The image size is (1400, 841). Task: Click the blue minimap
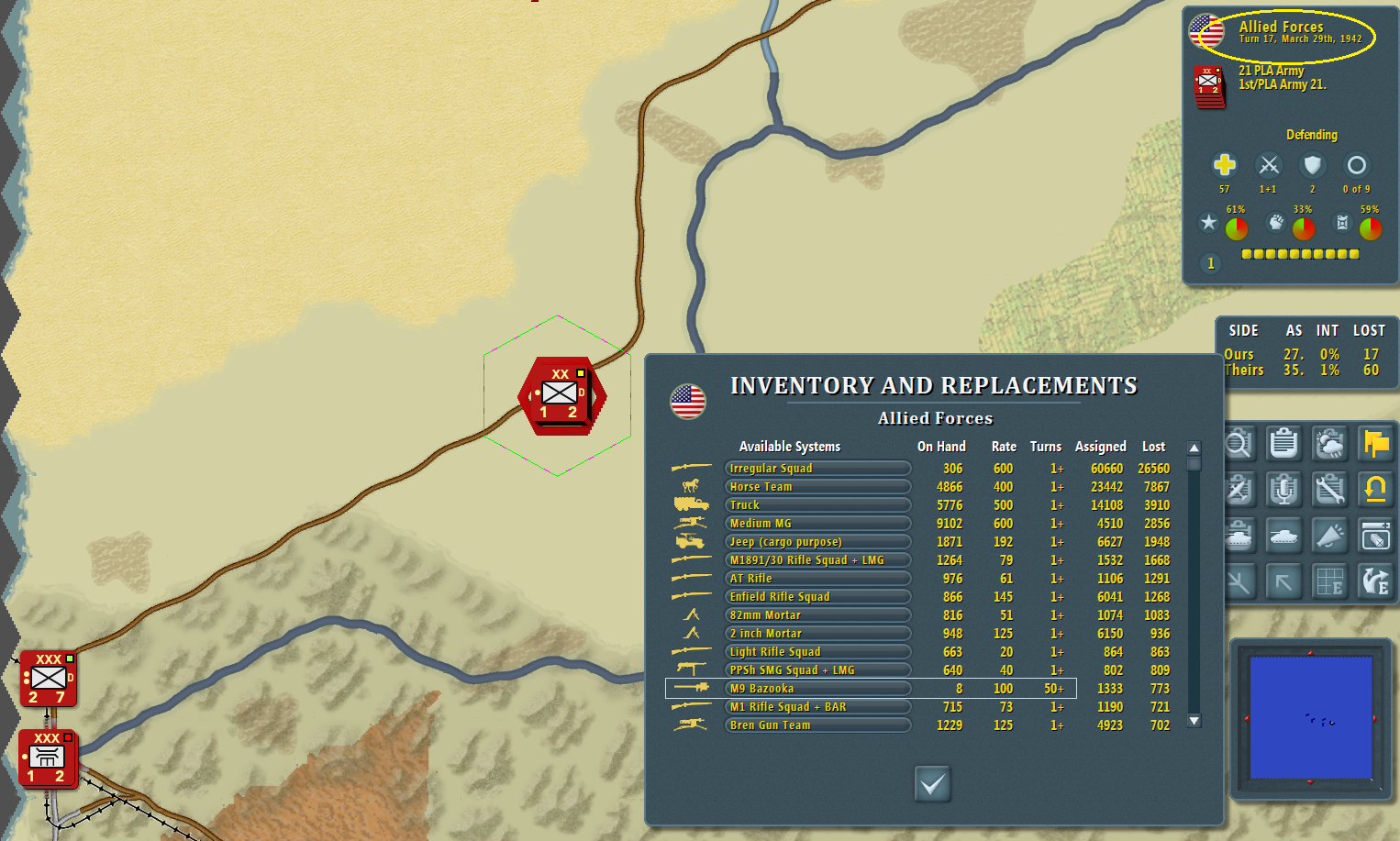coord(1310,717)
